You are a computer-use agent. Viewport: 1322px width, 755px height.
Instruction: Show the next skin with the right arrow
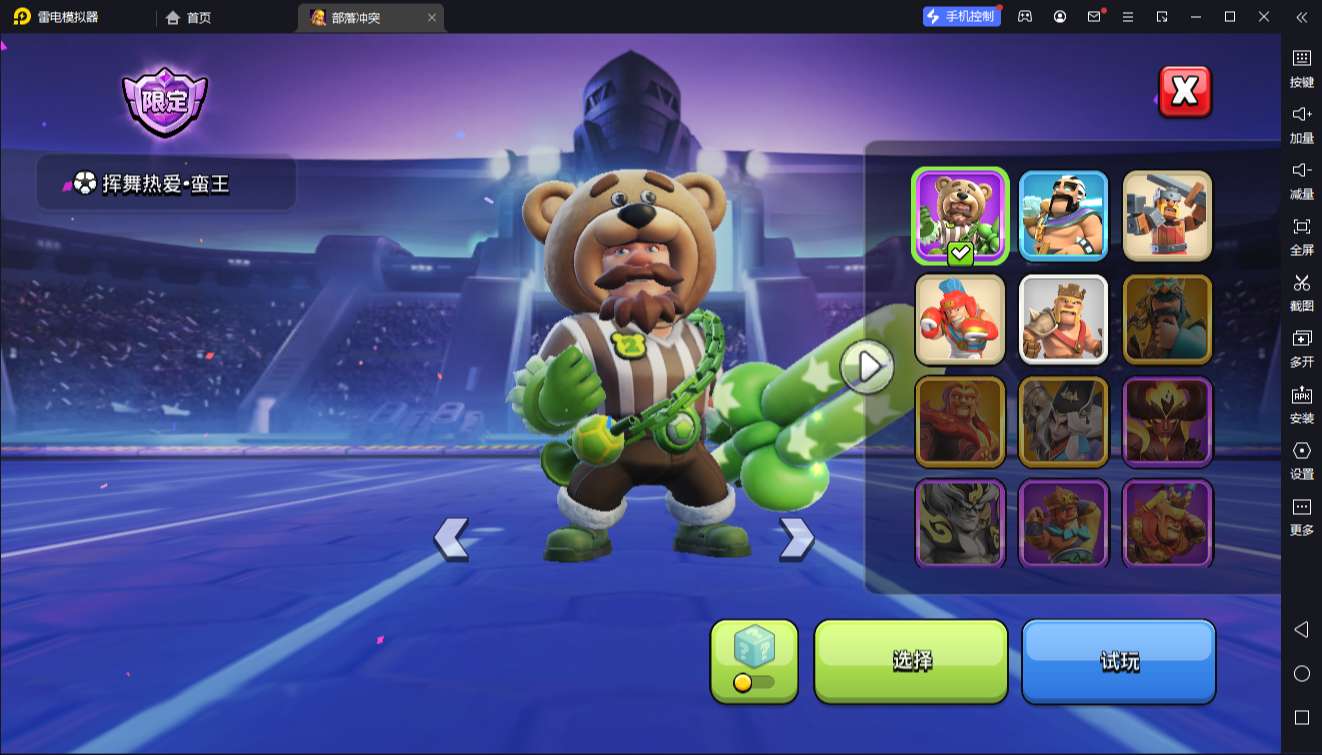point(796,538)
